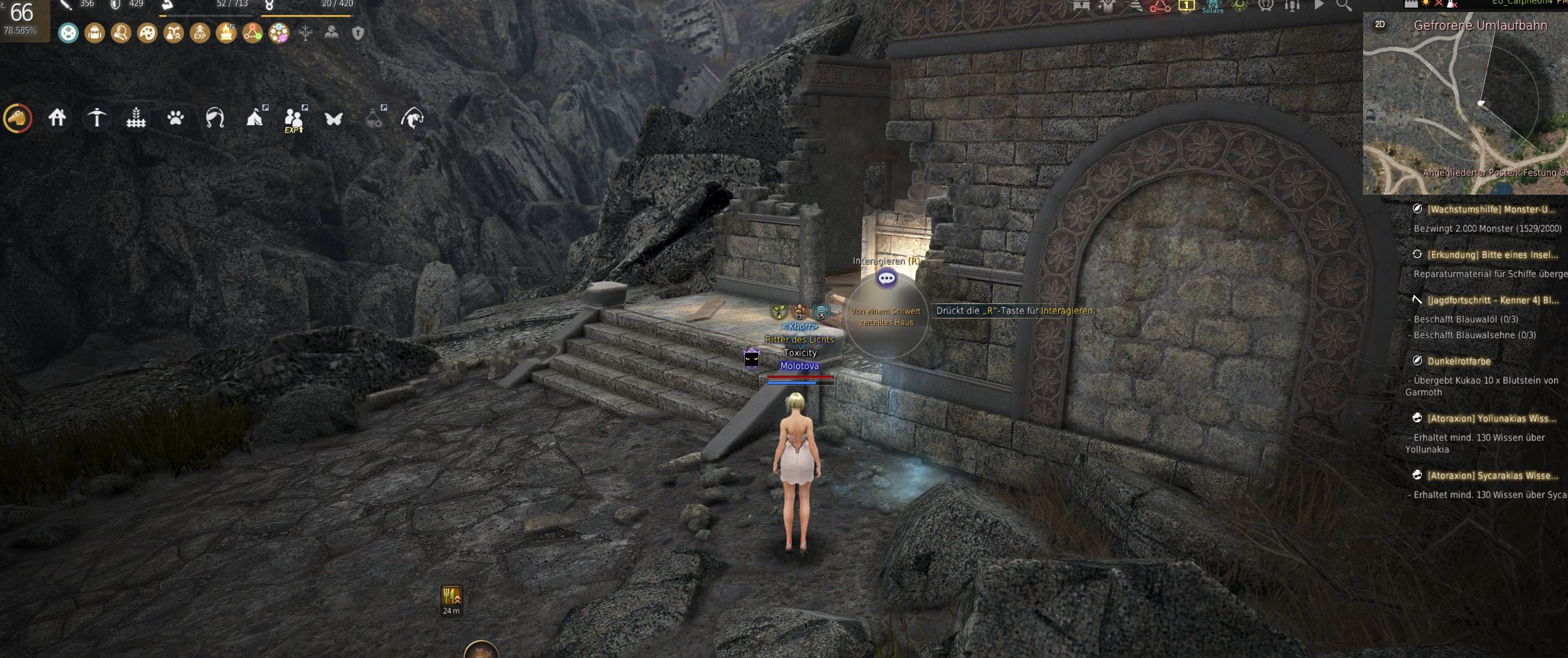Screen dimensions: 1568x658
Task: Open the magnifying glass search icon
Action: click(x=1344, y=5)
